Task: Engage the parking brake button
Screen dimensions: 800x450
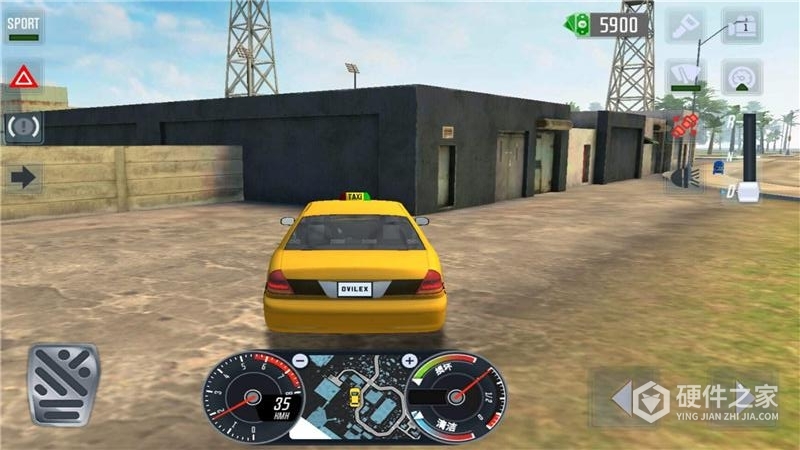Action: click(x=24, y=126)
